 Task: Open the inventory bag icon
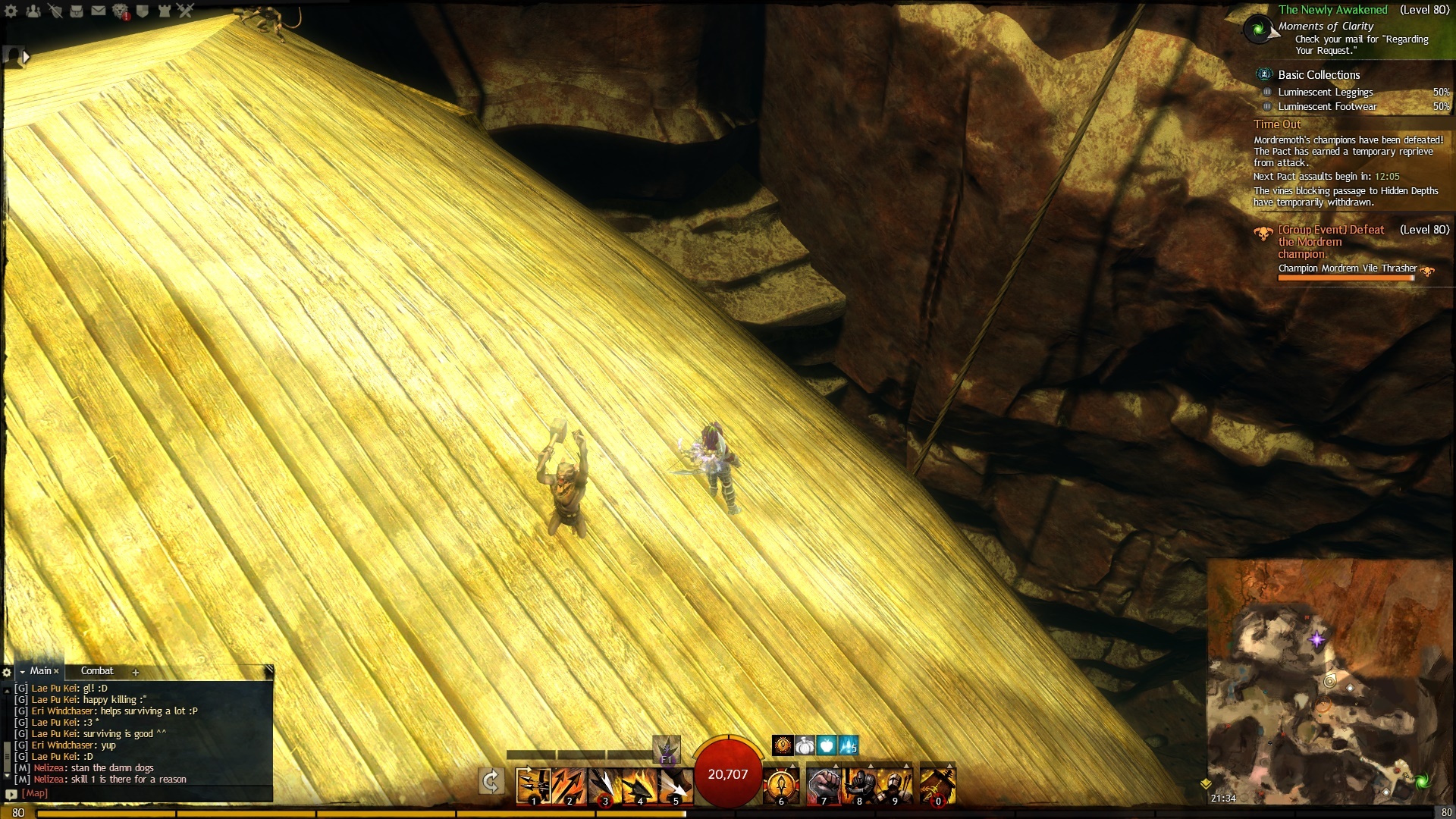click(x=77, y=11)
